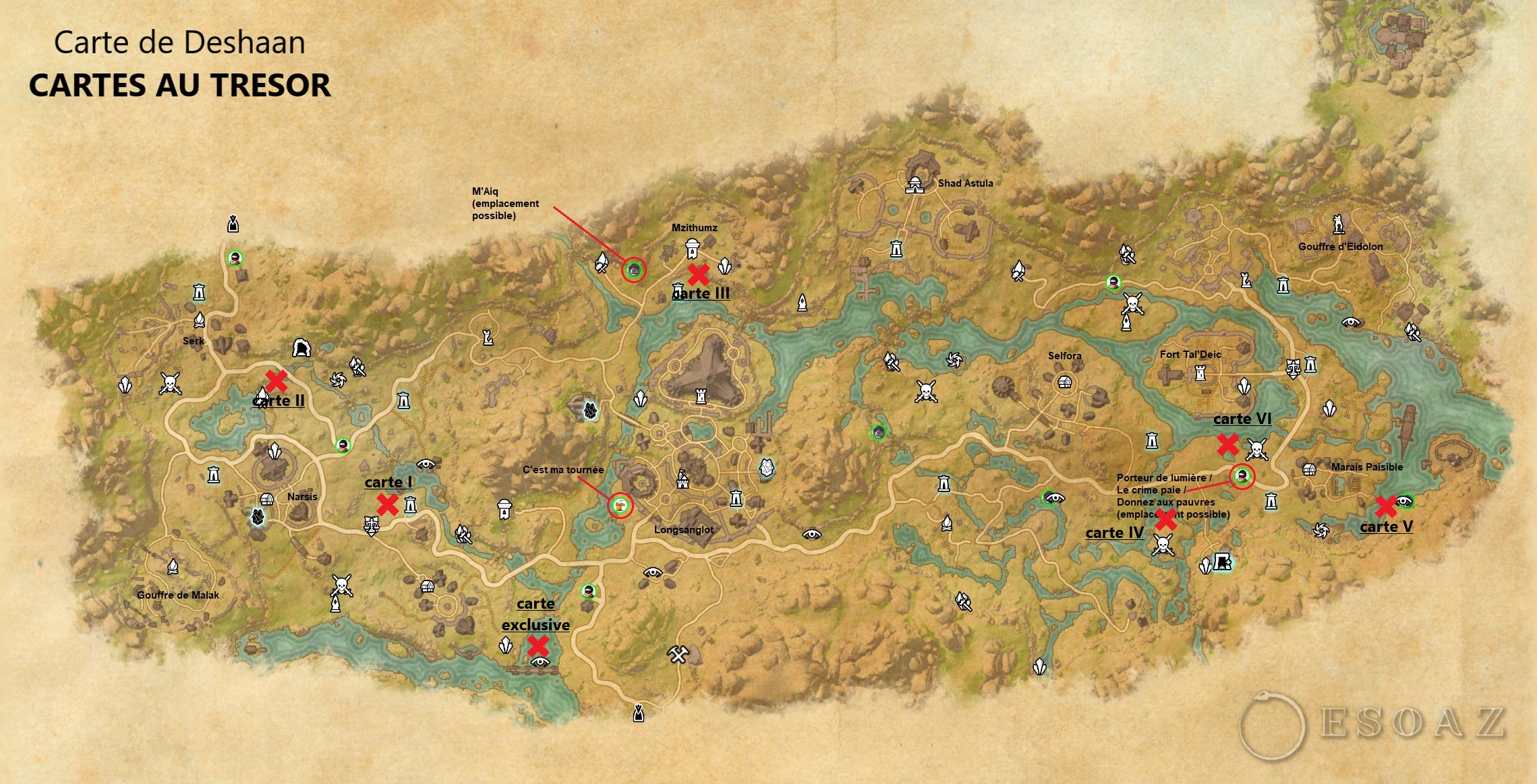The width and height of the screenshot is (1537, 784).
Task: Select the carte IV treasure cross
Action: click(x=1165, y=520)
